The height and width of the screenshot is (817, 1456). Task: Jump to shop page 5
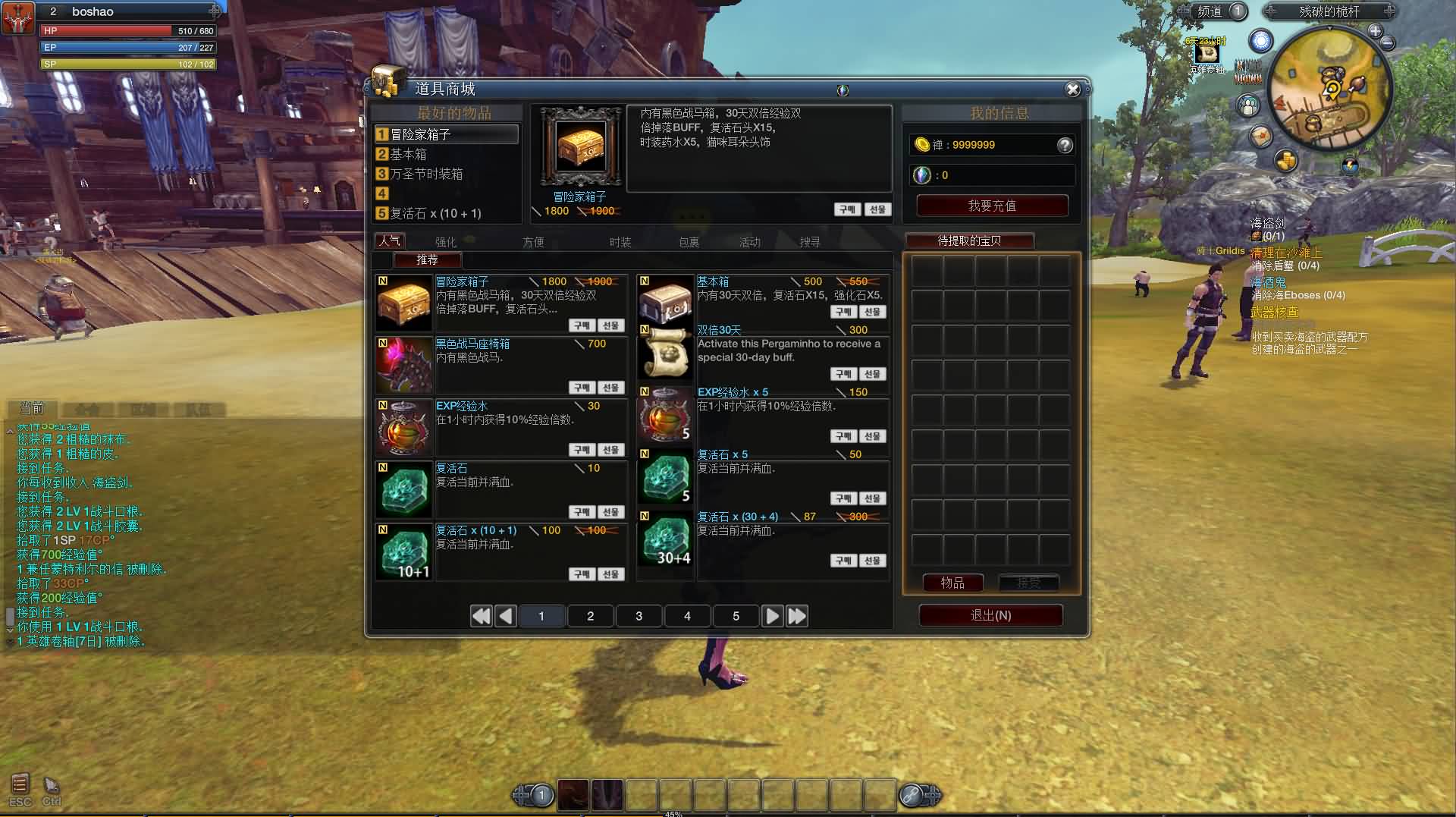(736, 616)
